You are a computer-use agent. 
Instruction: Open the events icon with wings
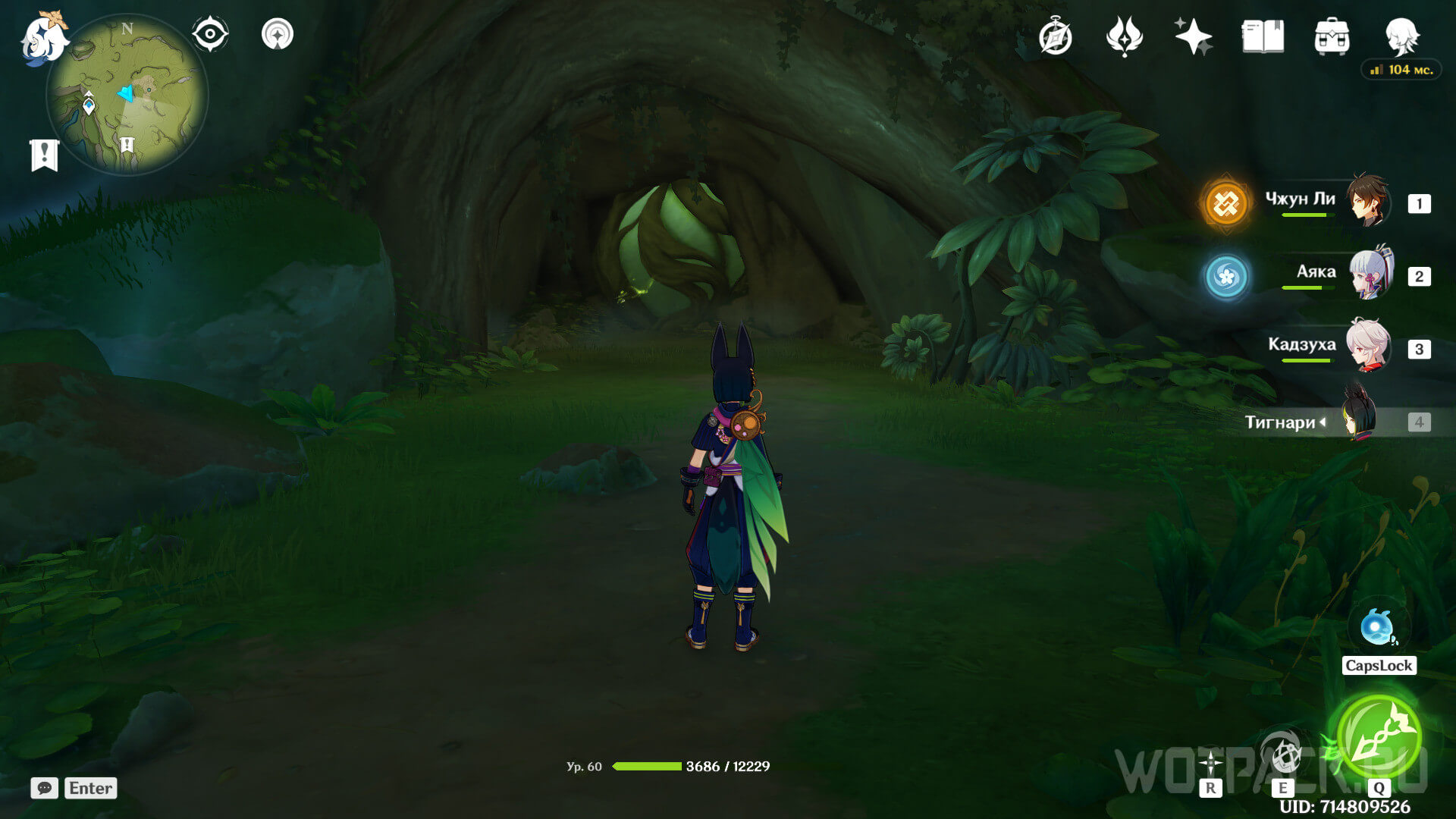[1124, 36]
